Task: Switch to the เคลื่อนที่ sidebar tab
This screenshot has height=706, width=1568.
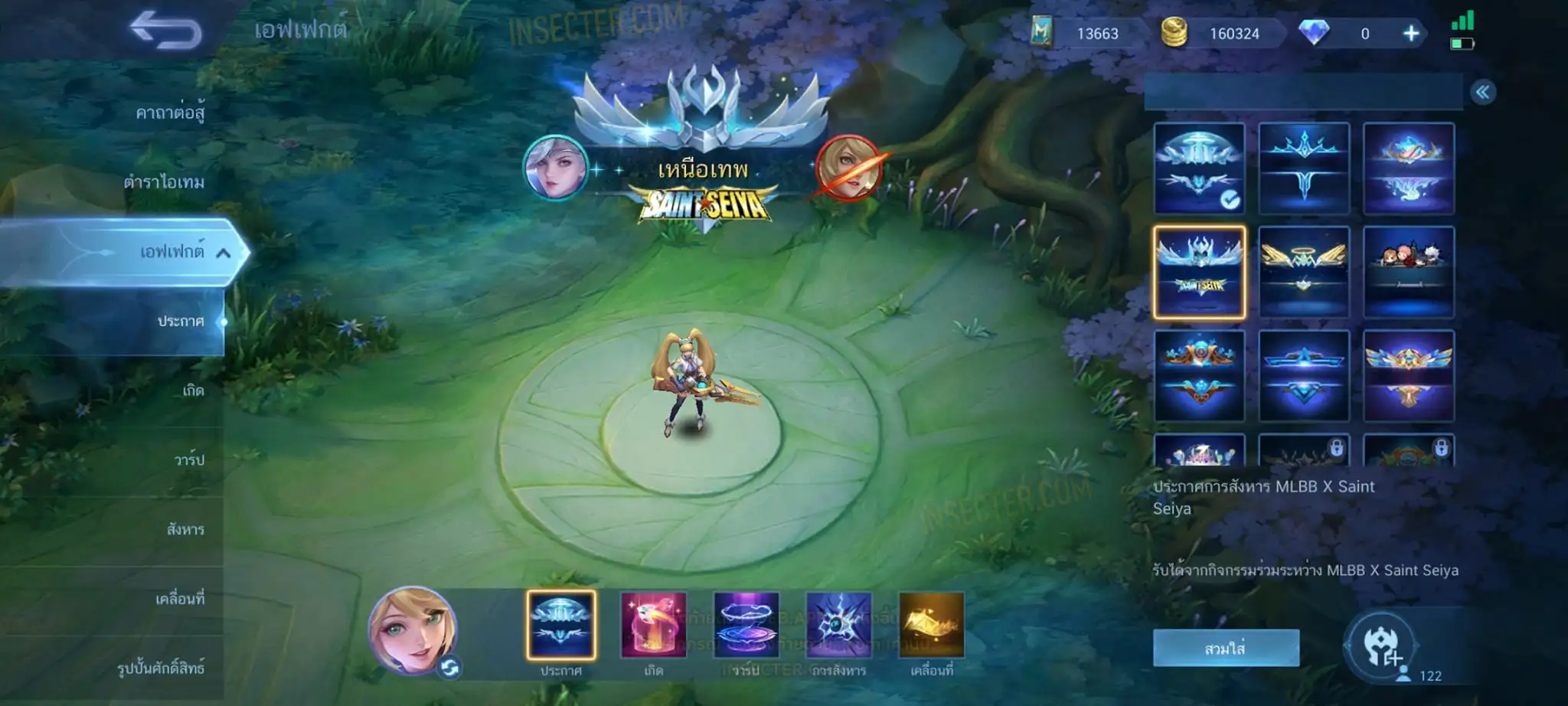Action: 180,599
